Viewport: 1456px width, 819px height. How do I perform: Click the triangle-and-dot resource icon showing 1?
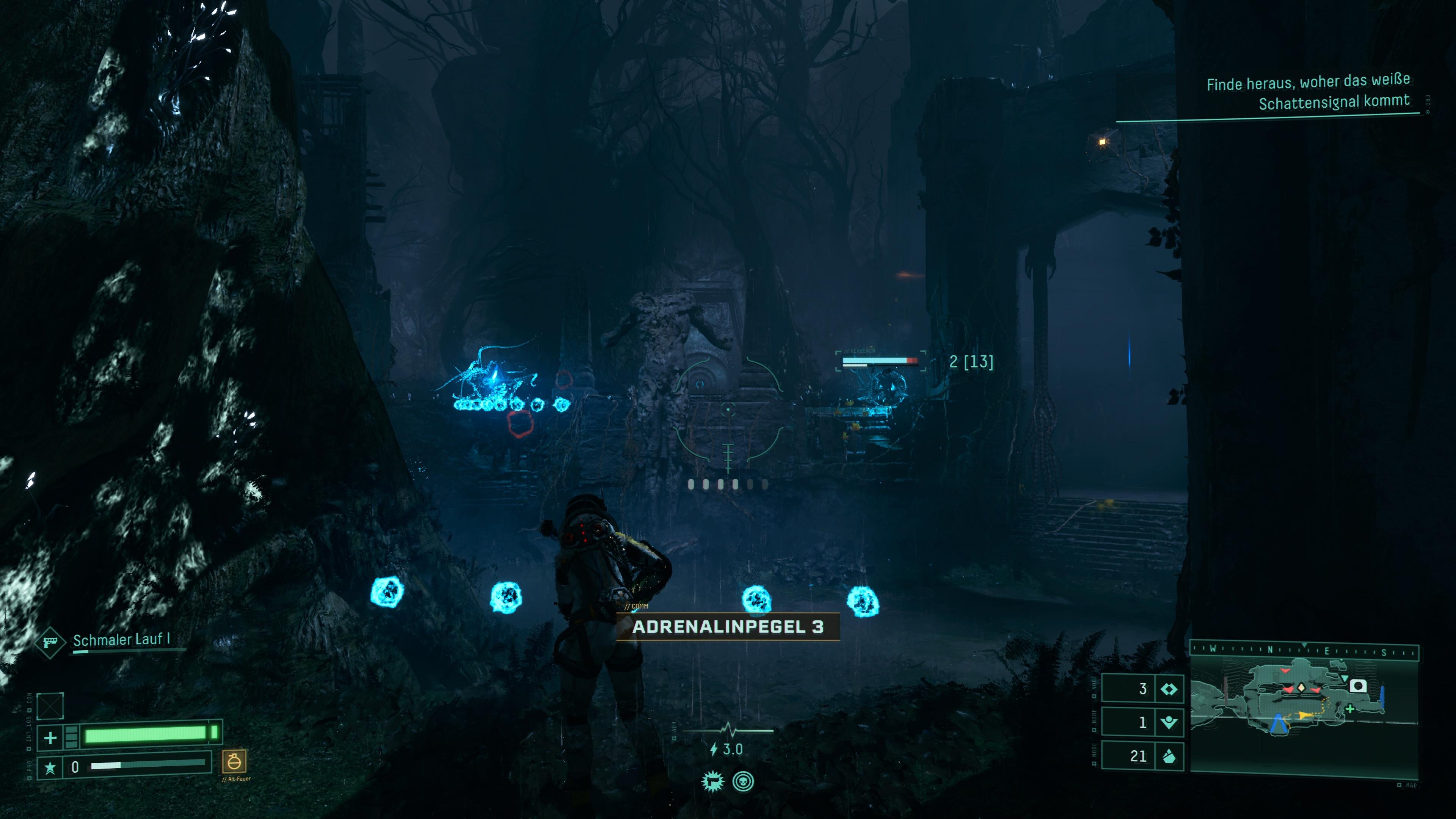tap(1168, 722)
